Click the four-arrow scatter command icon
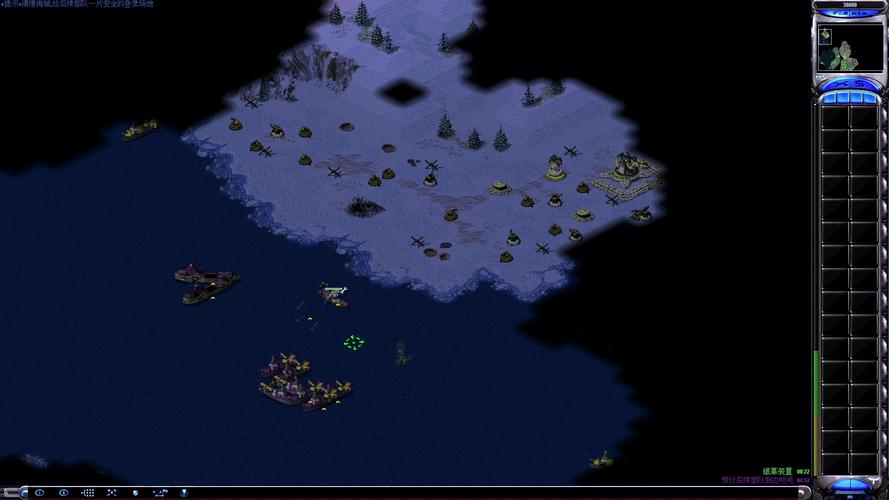 (112, 493)
